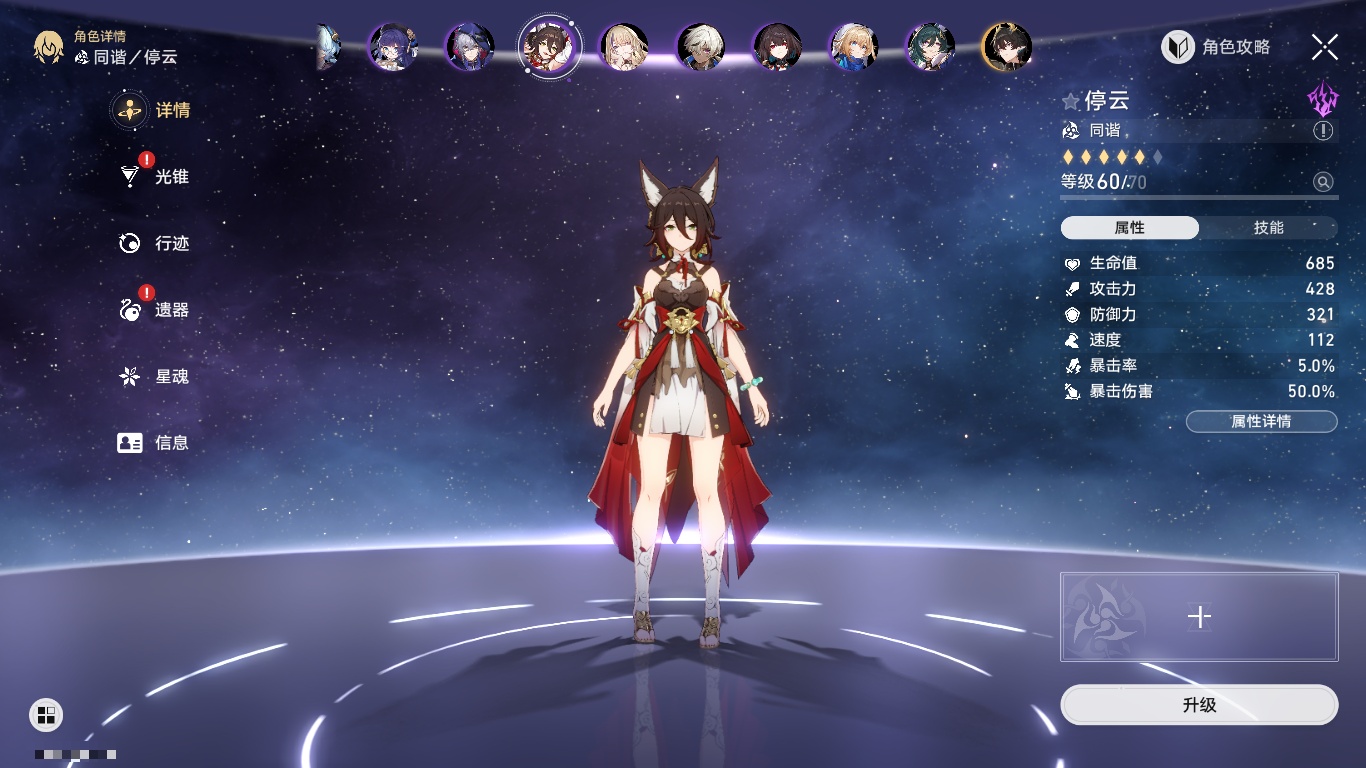
Task: Click the 升级 level up button
Action: point(1198,705)
